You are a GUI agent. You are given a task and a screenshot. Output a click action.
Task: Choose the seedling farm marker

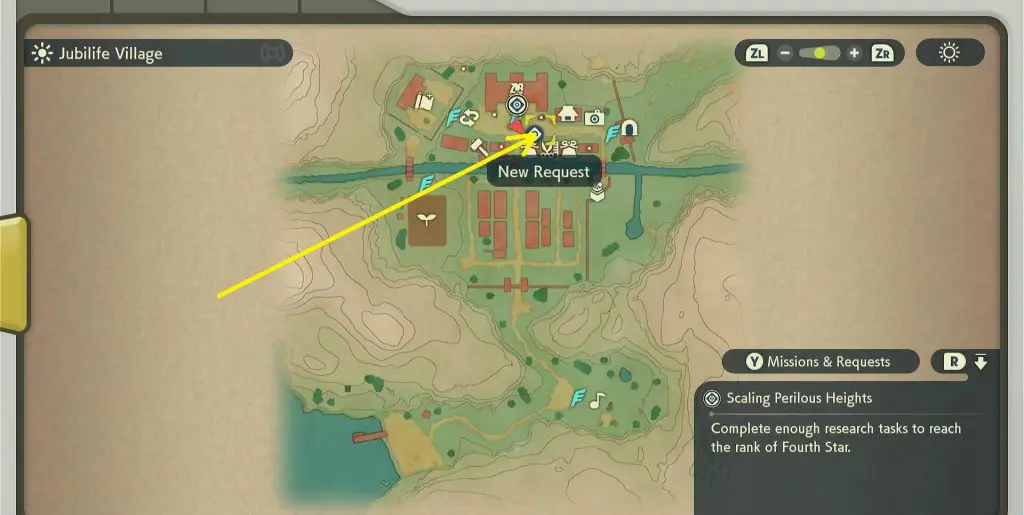[427, 218]
